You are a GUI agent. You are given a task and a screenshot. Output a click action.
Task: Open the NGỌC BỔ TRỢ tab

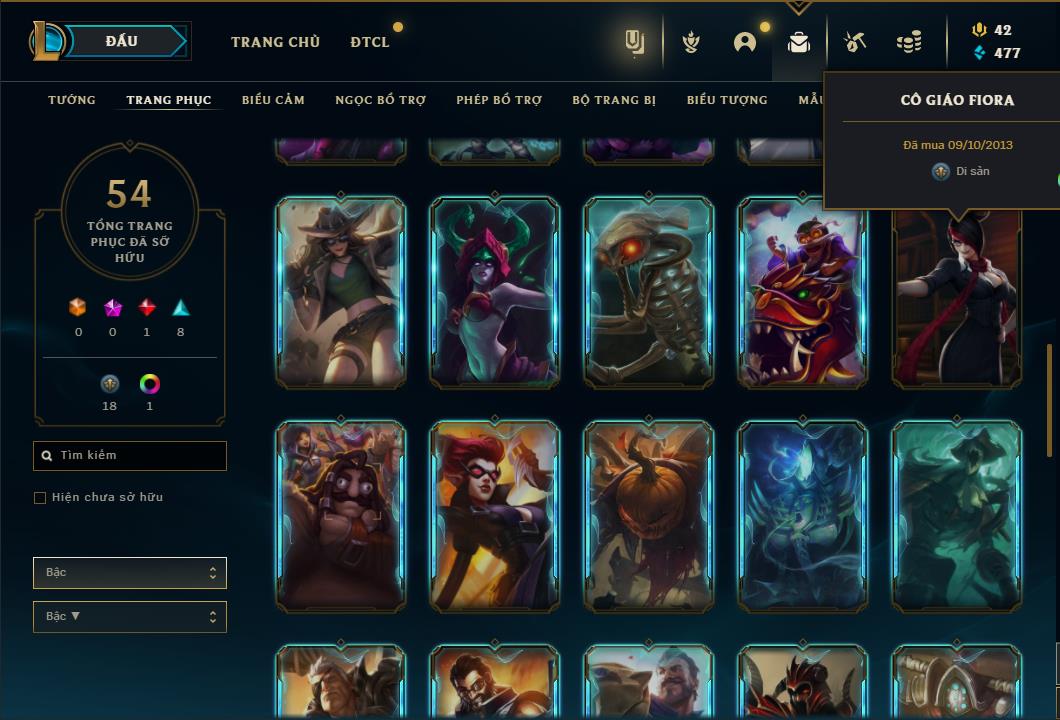pos(380,100)
